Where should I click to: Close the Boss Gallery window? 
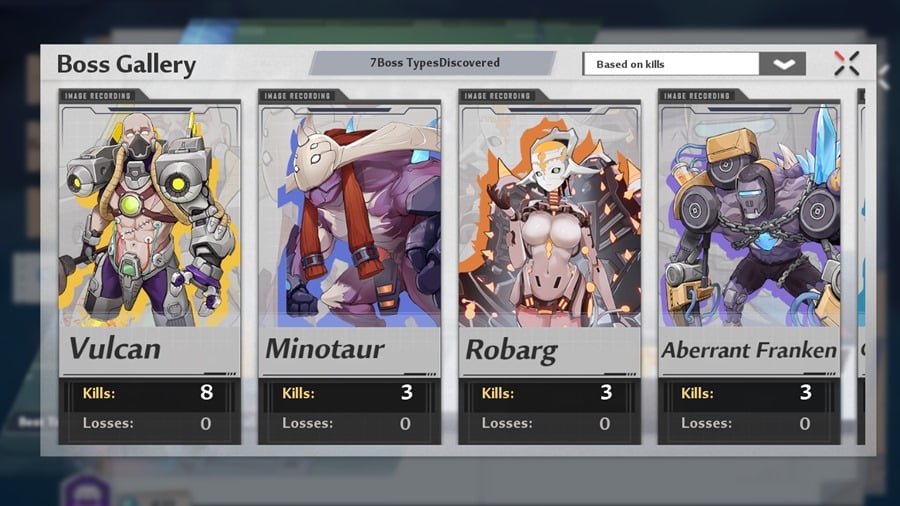846,64
